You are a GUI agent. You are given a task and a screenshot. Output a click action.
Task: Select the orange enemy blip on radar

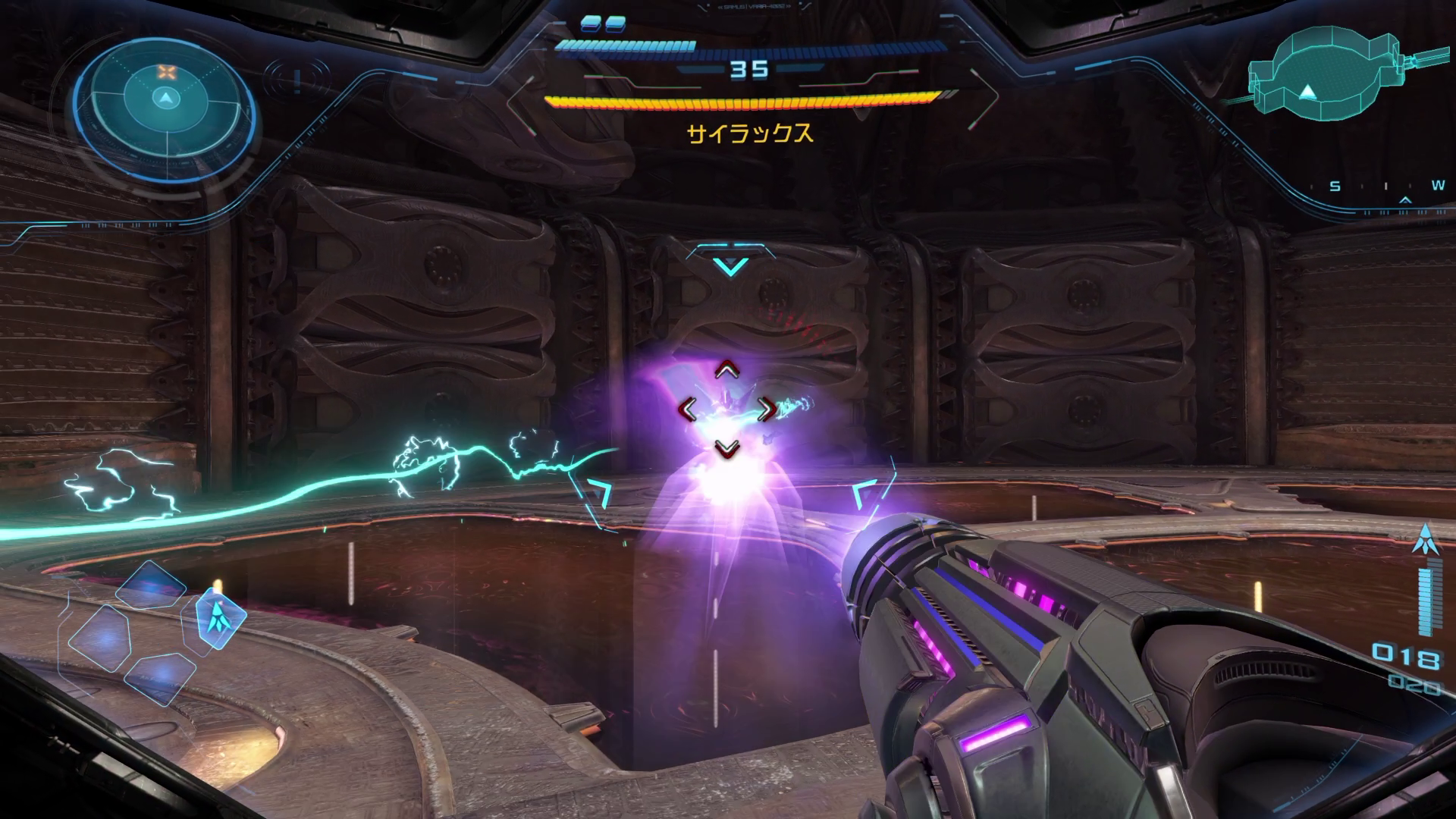(x=166, y=73)
